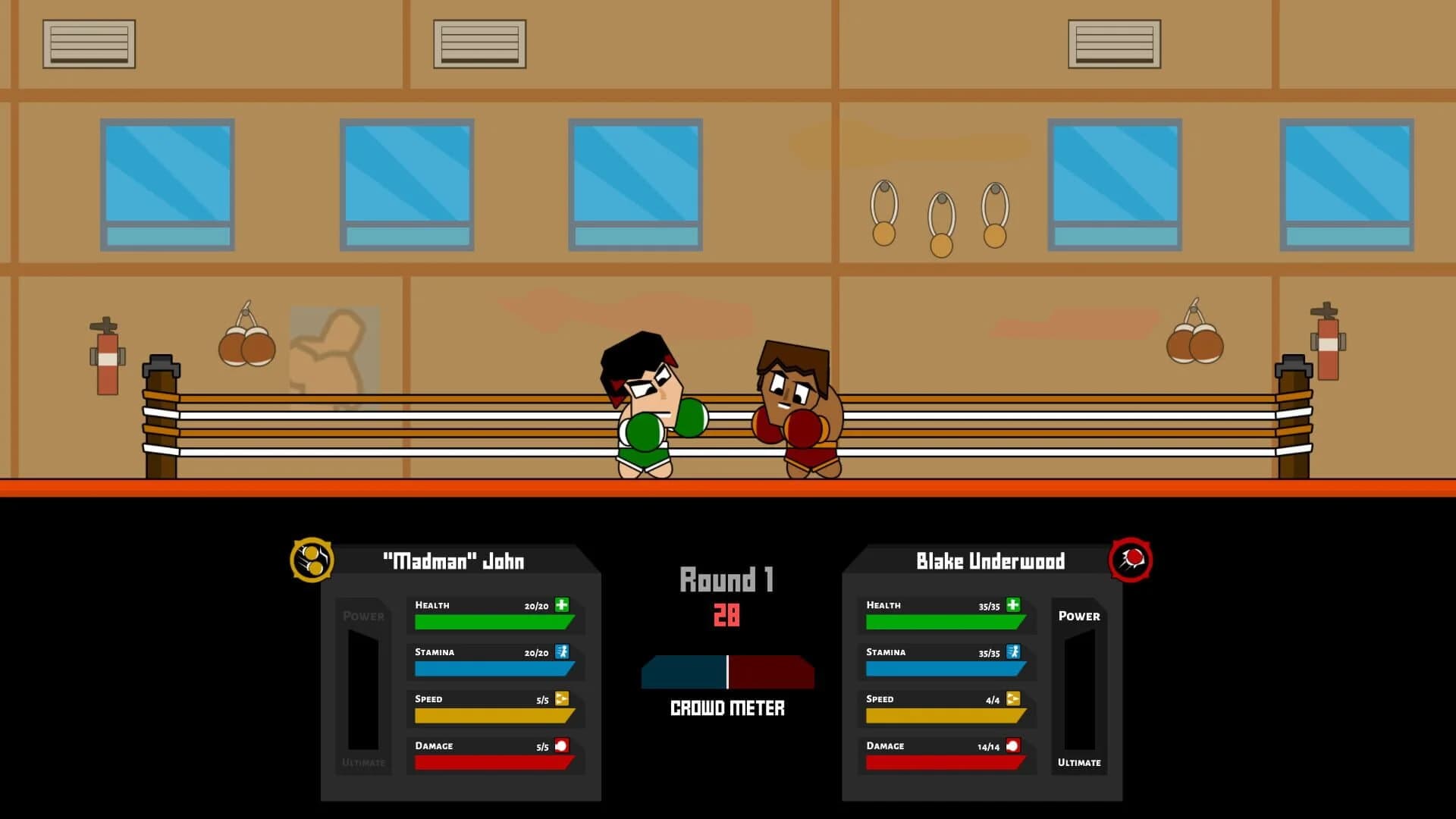Click Blake's red Damage glove icon
This screenshot has height=819, width=1456.
(x=1014, y=746)
